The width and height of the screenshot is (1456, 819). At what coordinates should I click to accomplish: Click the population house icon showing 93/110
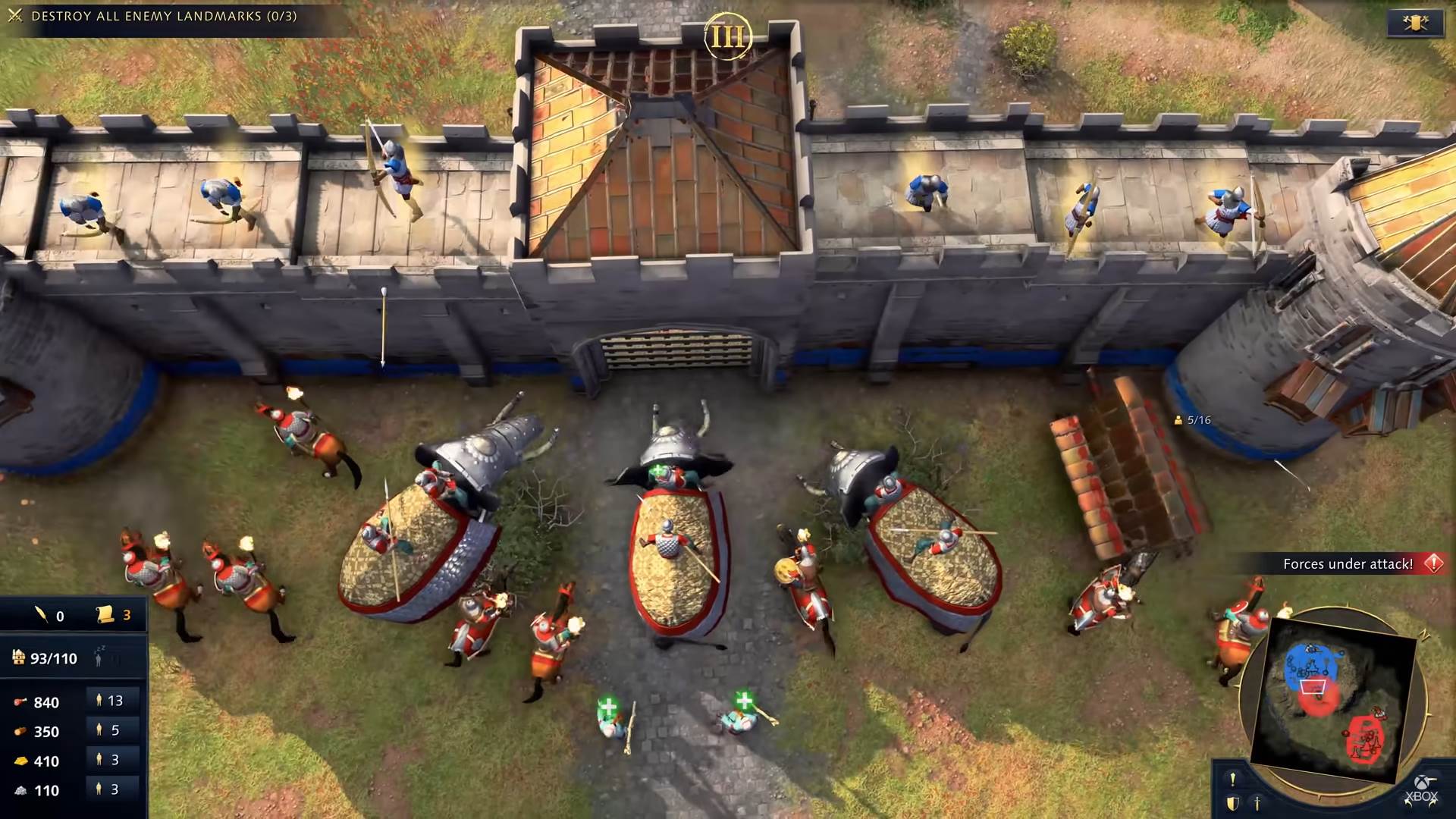pyautogui.click(x=18, y=657)
